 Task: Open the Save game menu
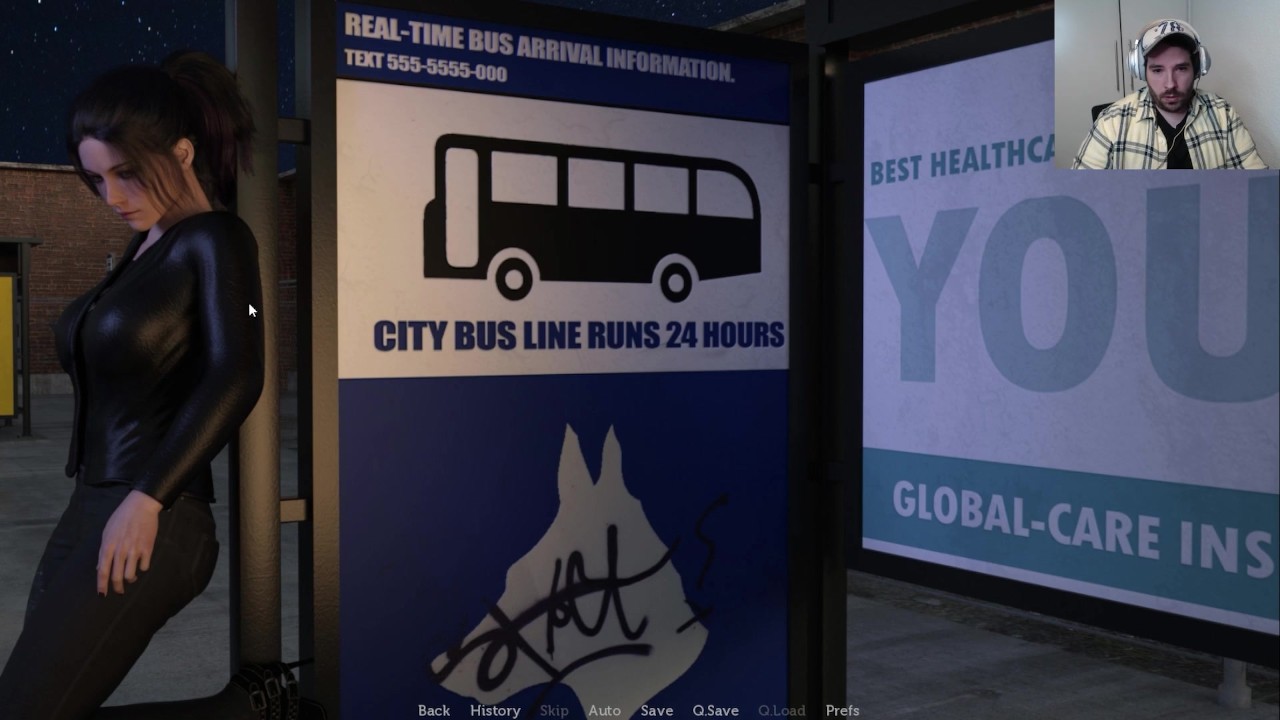[x=656, y=710]
